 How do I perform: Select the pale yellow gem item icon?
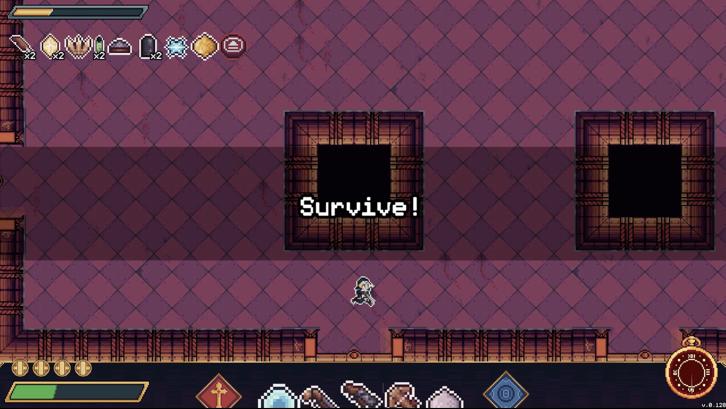click(x=50, y=45)
